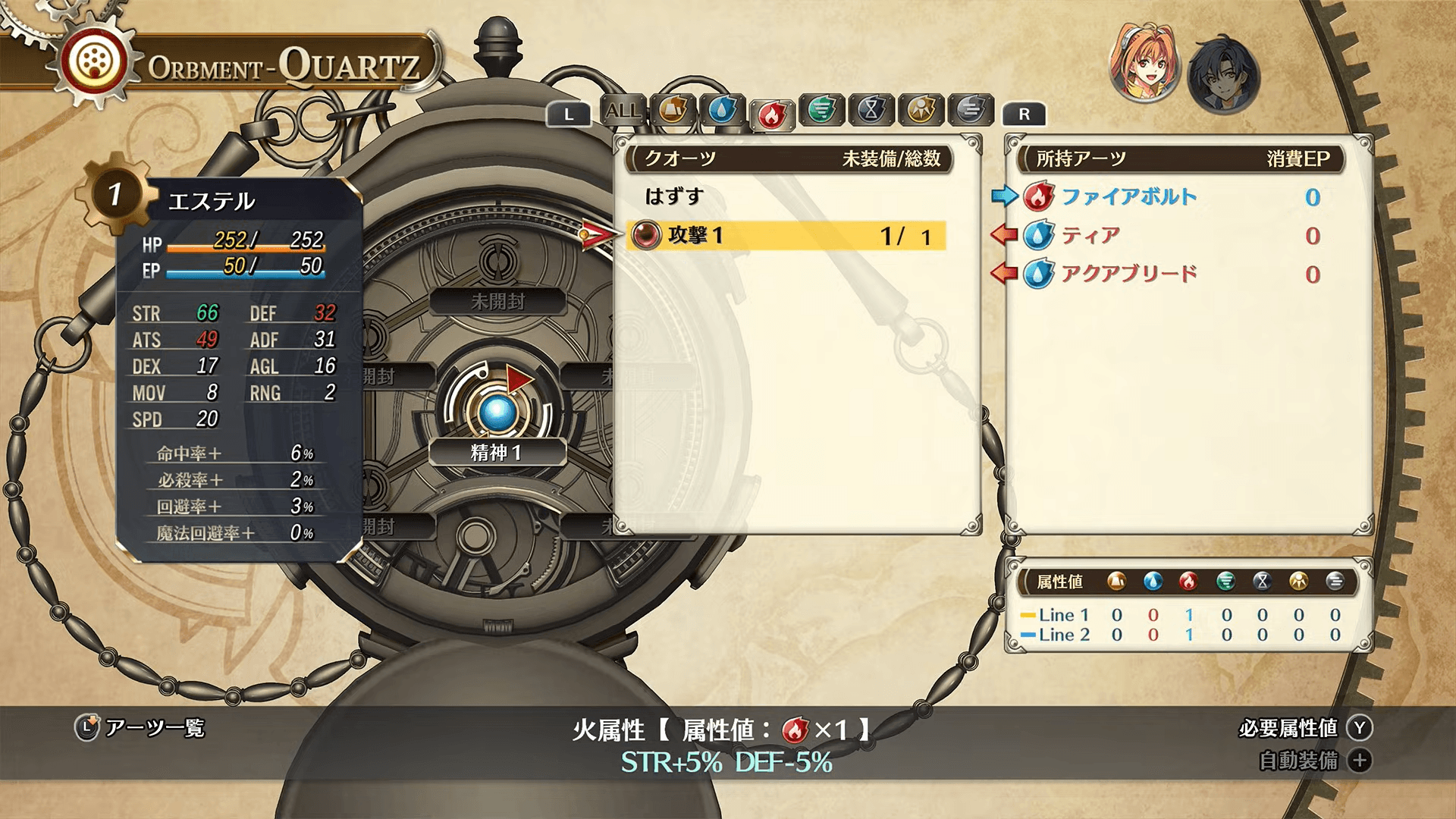Open the fire element quartz tab
The width and height of the screenshot is (1456, 819).
coord(771,115)
